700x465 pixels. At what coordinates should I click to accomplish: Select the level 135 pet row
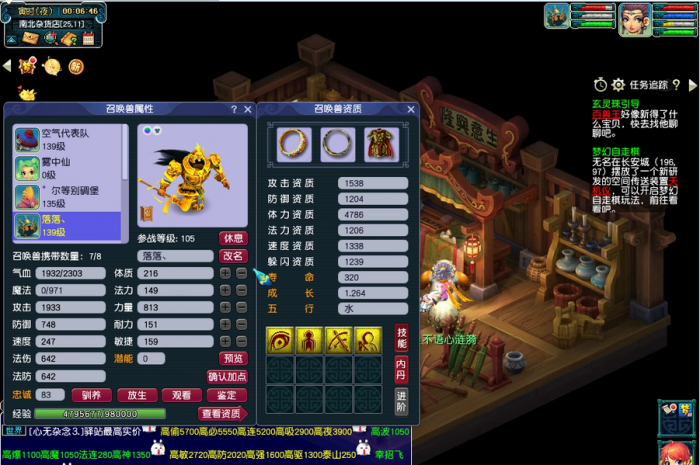pos(66,195)
